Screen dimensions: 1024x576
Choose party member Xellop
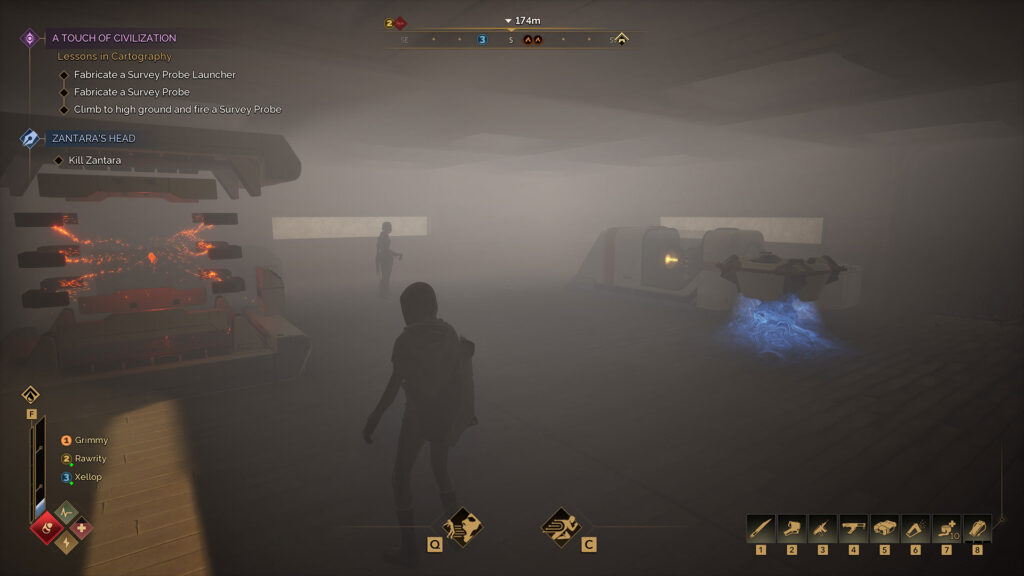pos(87,477)
